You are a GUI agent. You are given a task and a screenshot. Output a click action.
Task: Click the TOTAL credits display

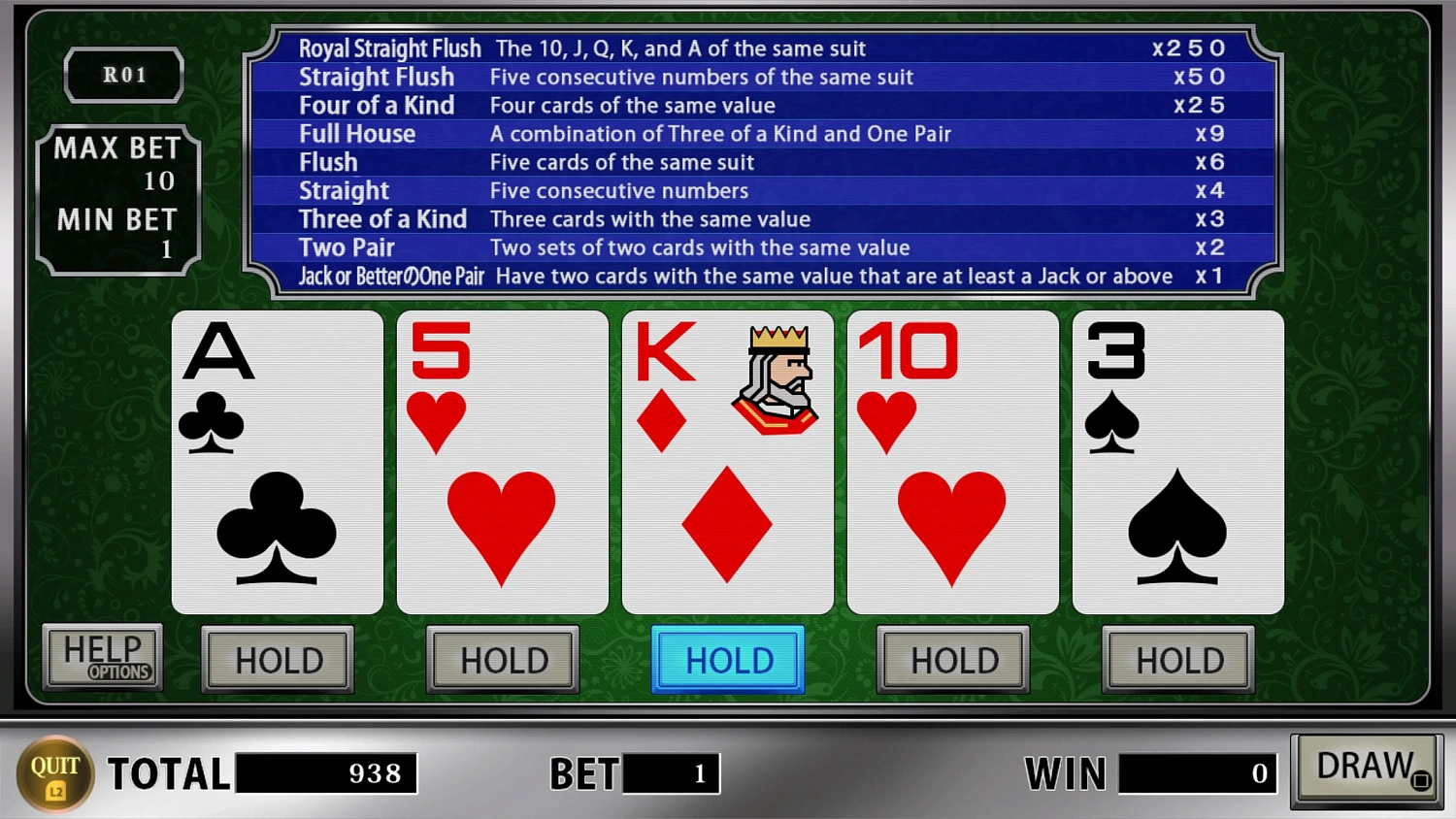tap(325, 773)
